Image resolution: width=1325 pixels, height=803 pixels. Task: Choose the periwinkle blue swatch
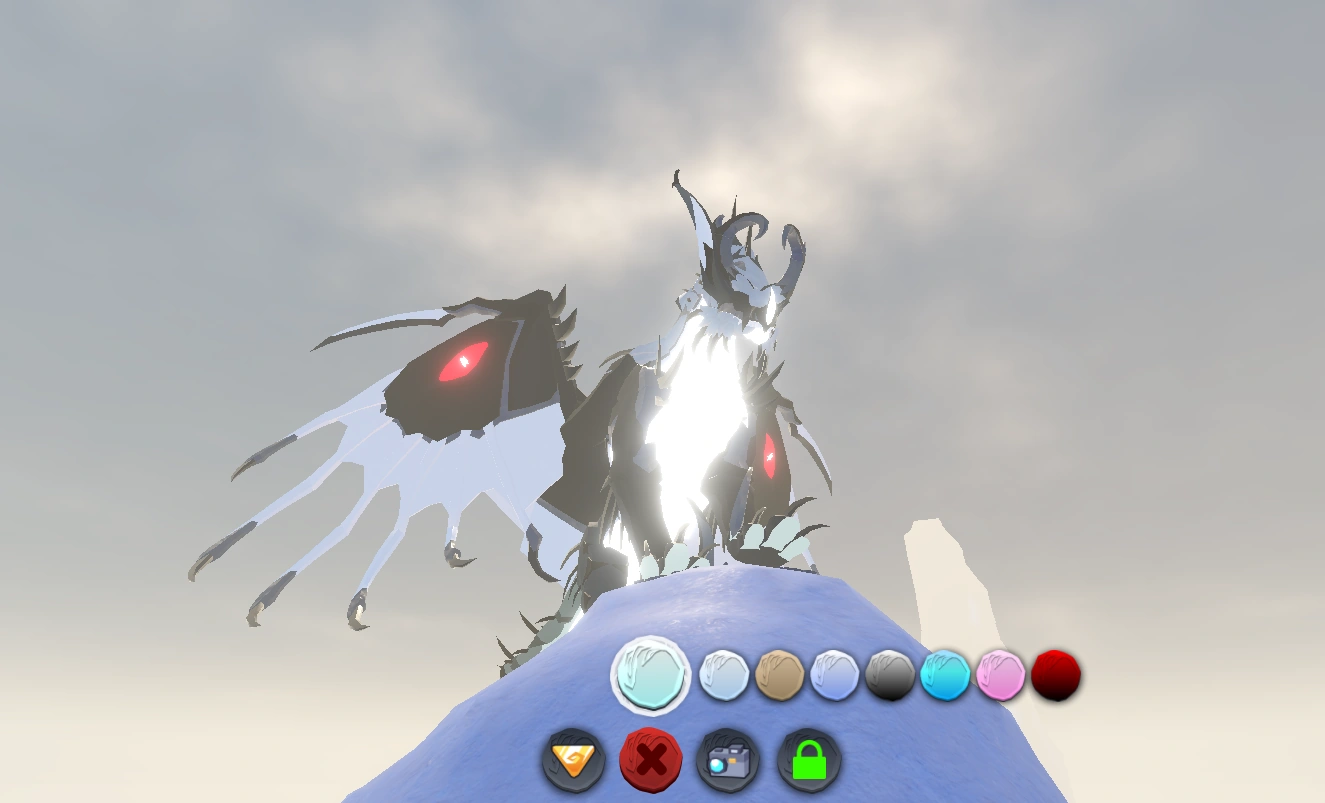(838, 675)
